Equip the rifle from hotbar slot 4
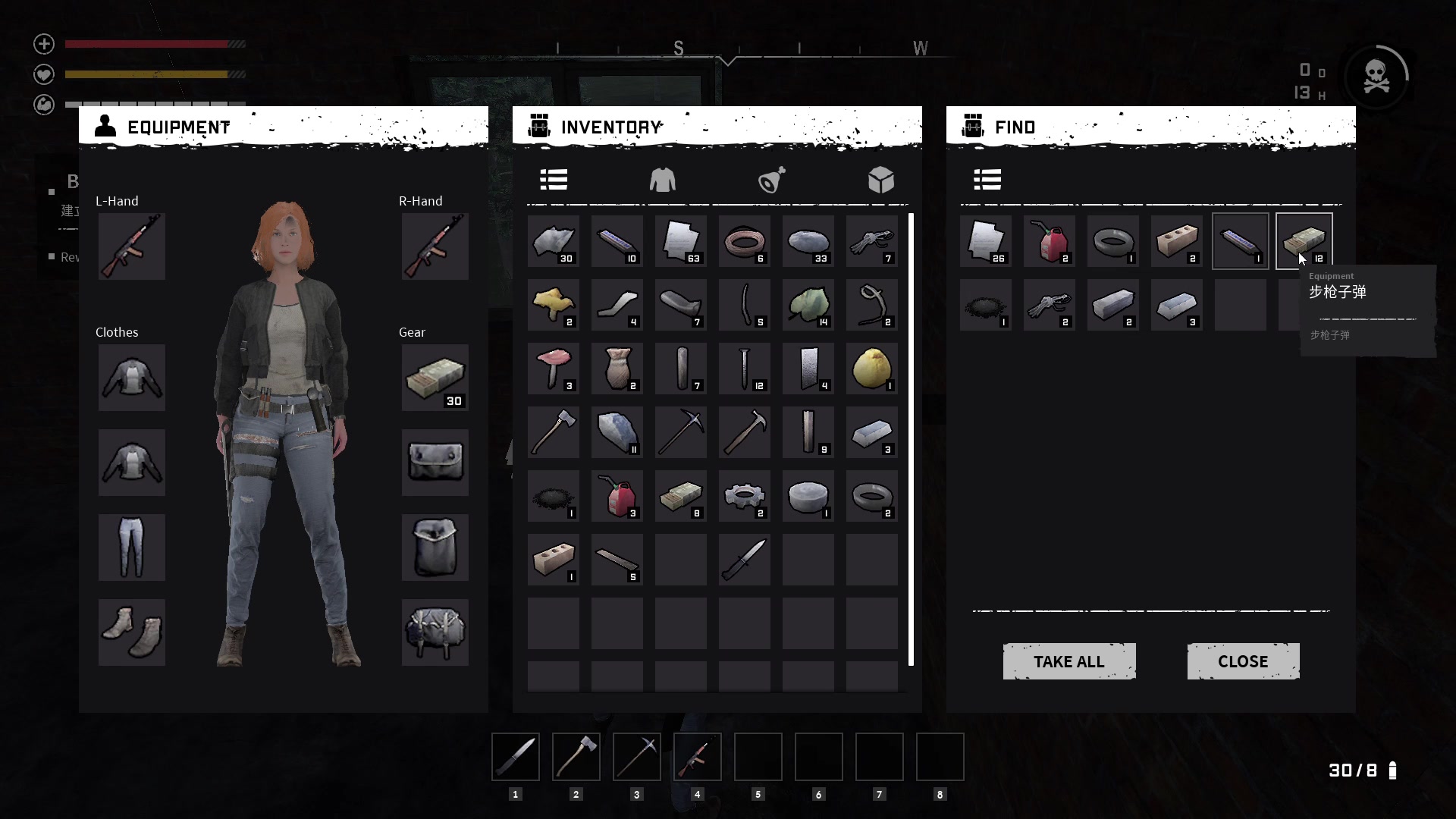Viewport: 1456px width, 819px height. pos(698,757)
